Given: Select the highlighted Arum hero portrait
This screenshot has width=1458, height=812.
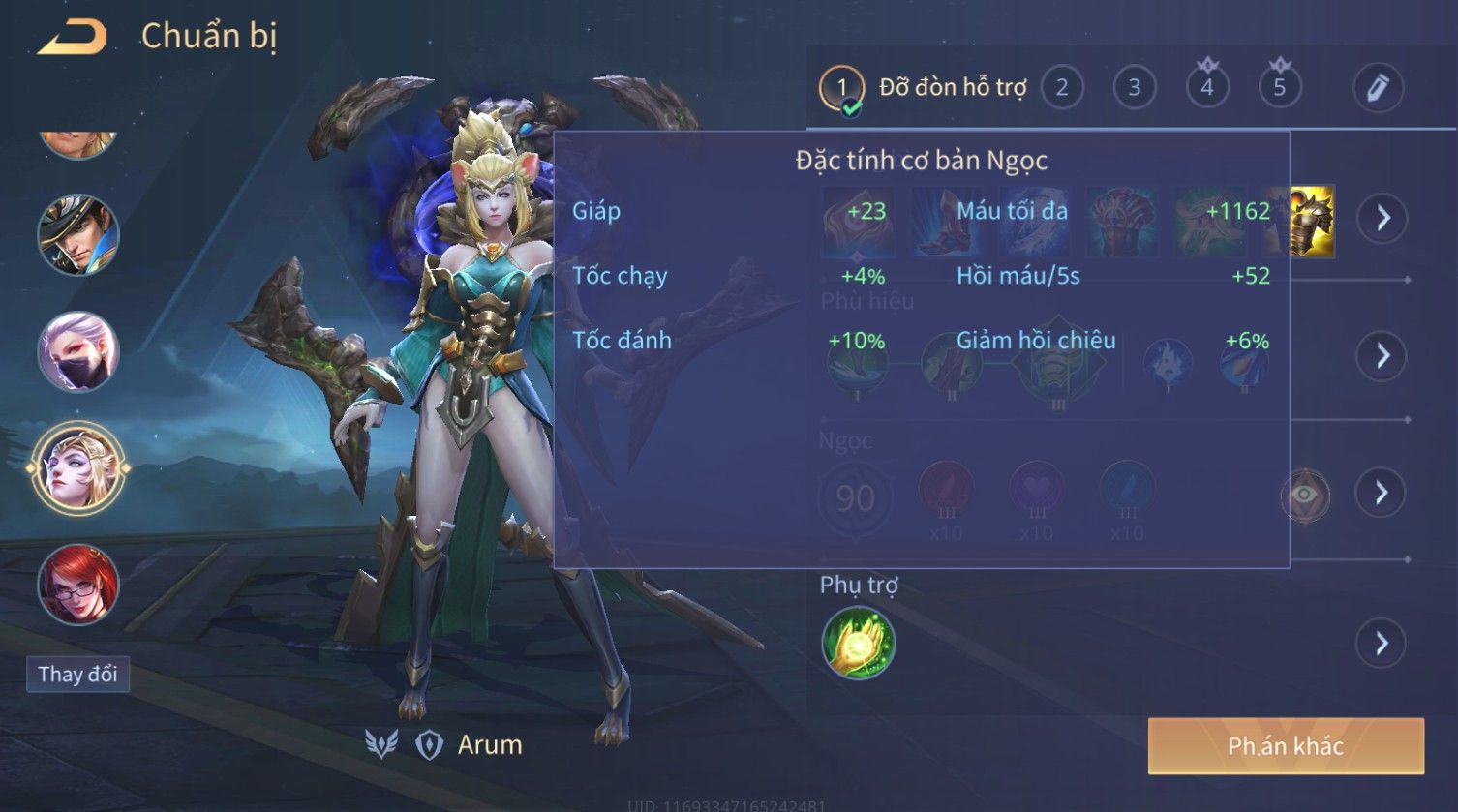Looking at the screenshot, I should point(78,468).
